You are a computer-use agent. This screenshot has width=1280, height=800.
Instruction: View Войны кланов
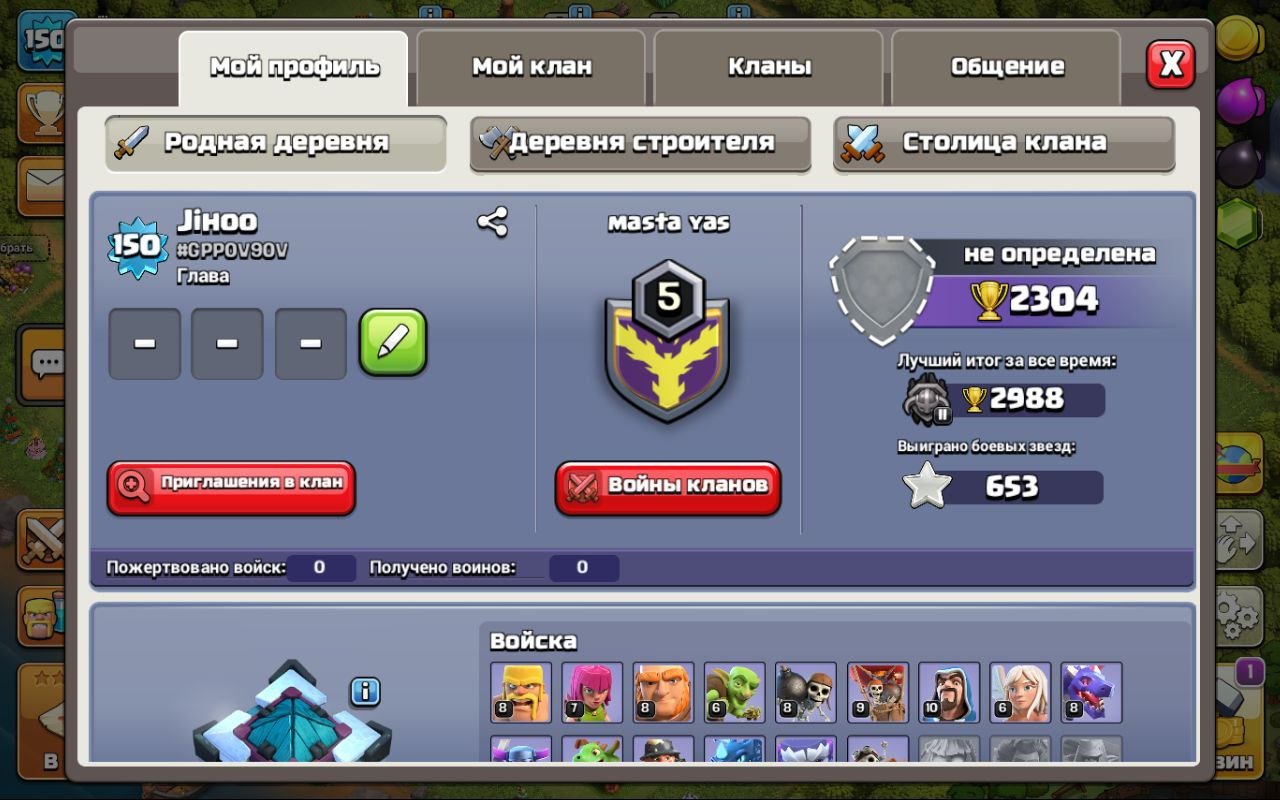(x=668, y=487)
